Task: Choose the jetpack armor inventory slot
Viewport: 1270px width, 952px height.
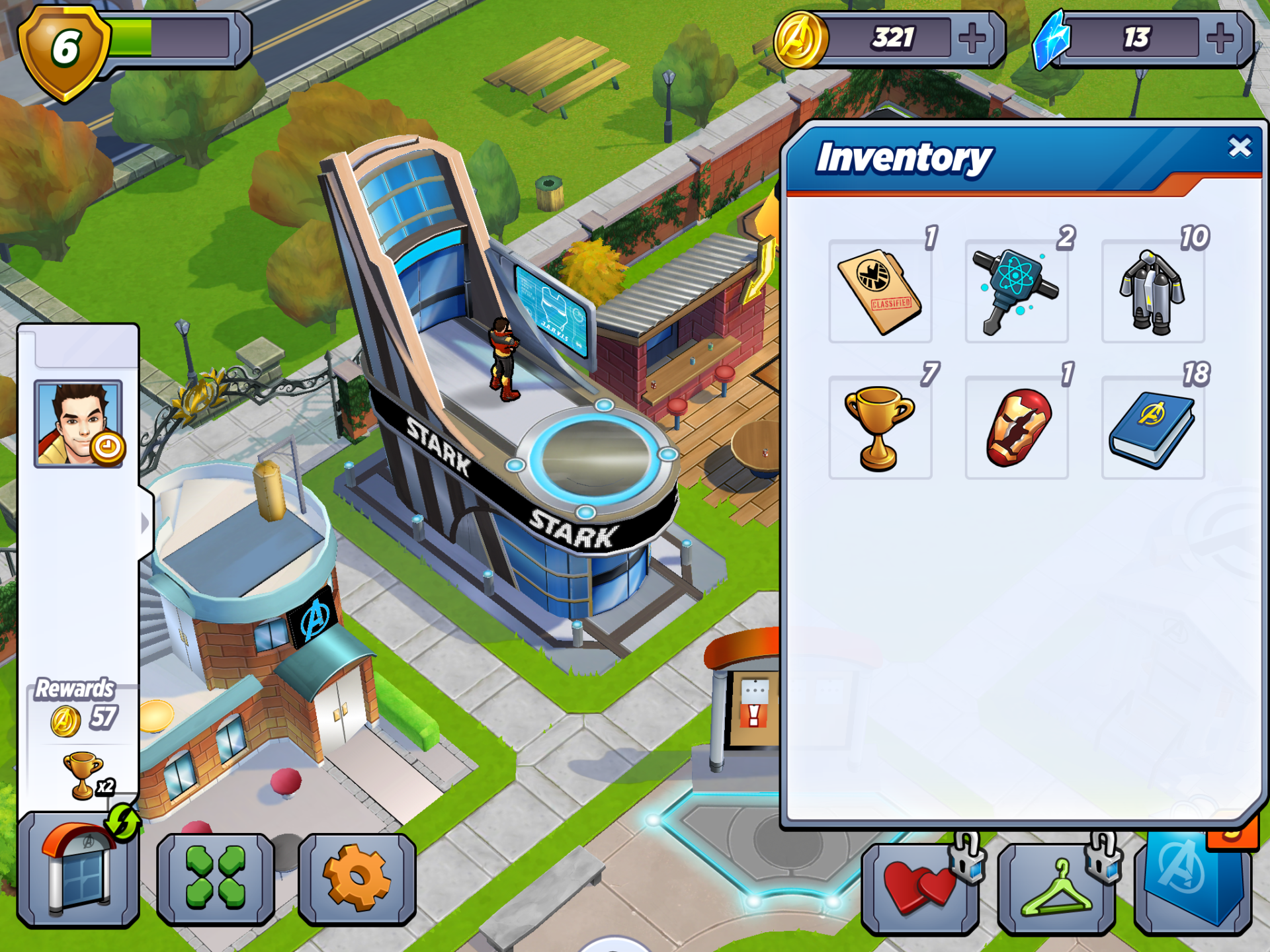Action: coord(1152,292)
